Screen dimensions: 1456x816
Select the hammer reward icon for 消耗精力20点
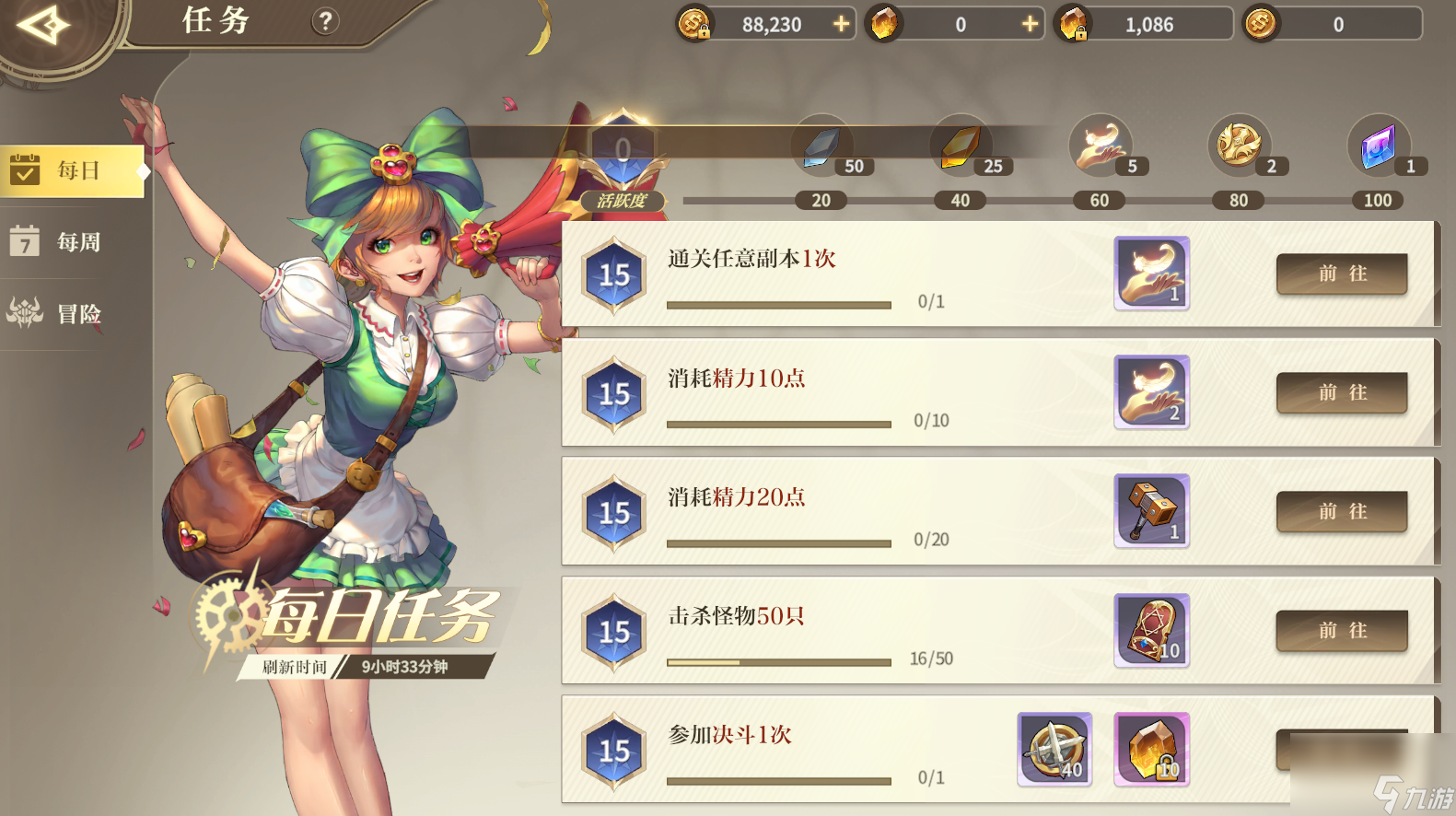pyautogui.click(x=1151, y=511)
